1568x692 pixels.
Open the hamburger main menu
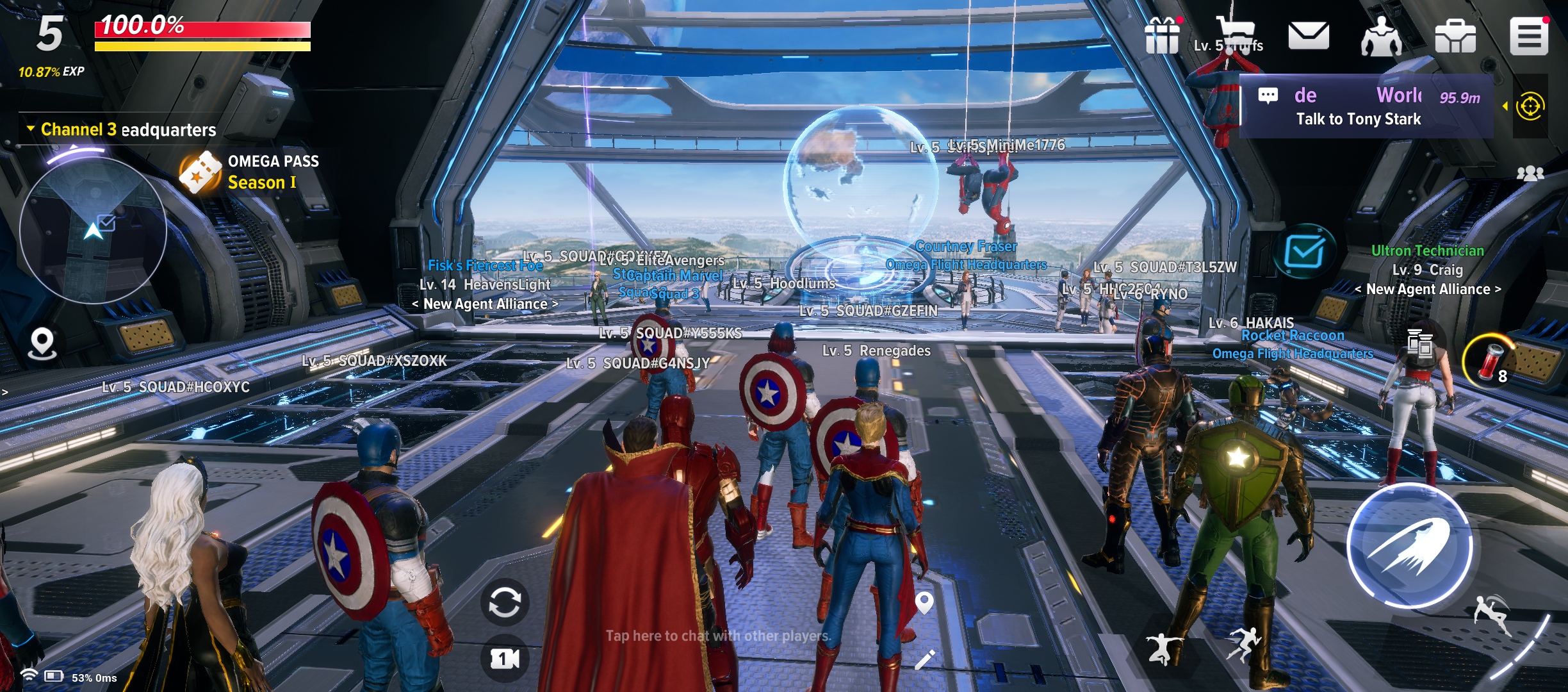pos(1529,36)
